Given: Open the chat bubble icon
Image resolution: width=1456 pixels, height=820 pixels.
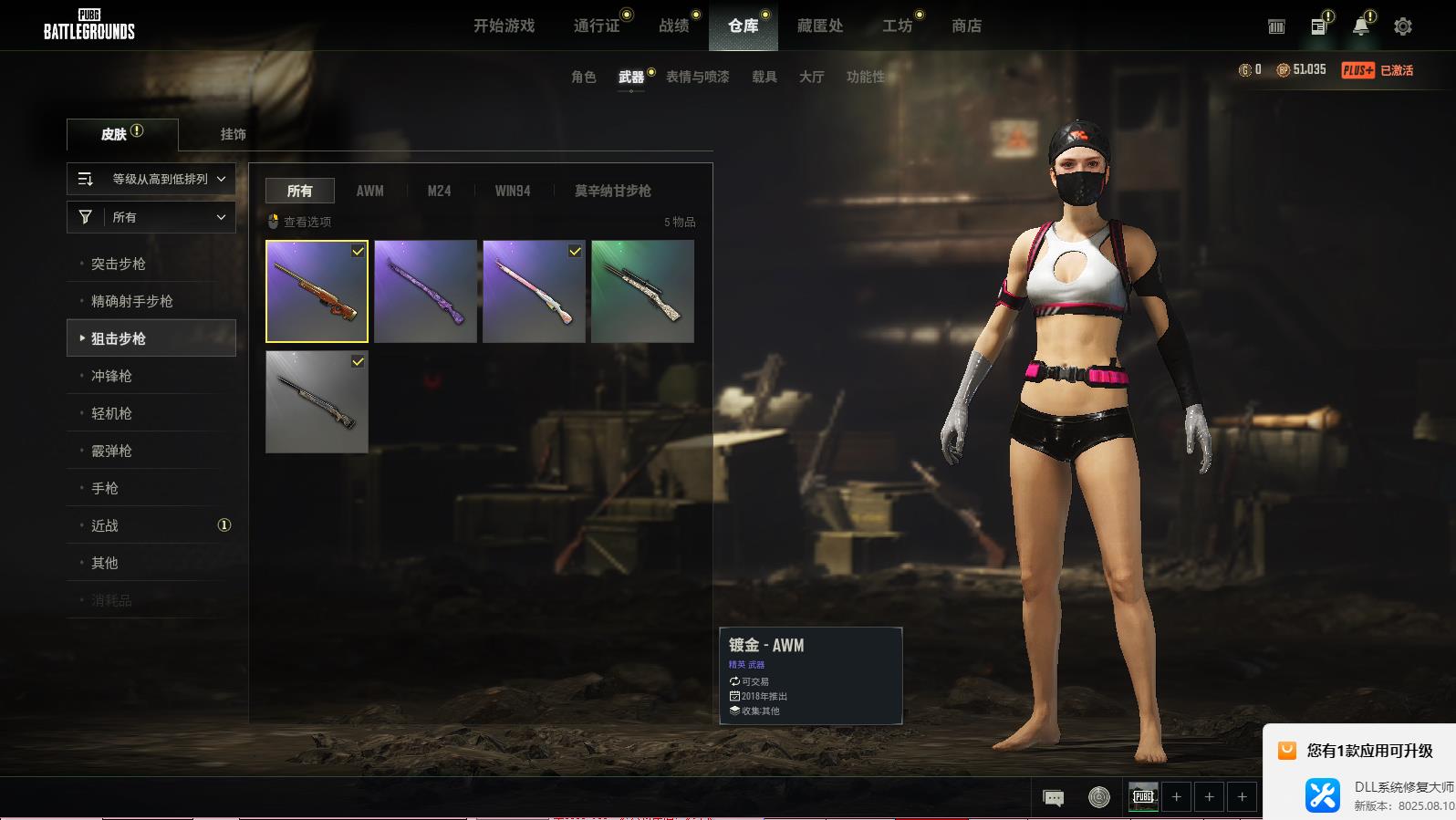Looking at the screenshot, I should (x=1053, y=798).
